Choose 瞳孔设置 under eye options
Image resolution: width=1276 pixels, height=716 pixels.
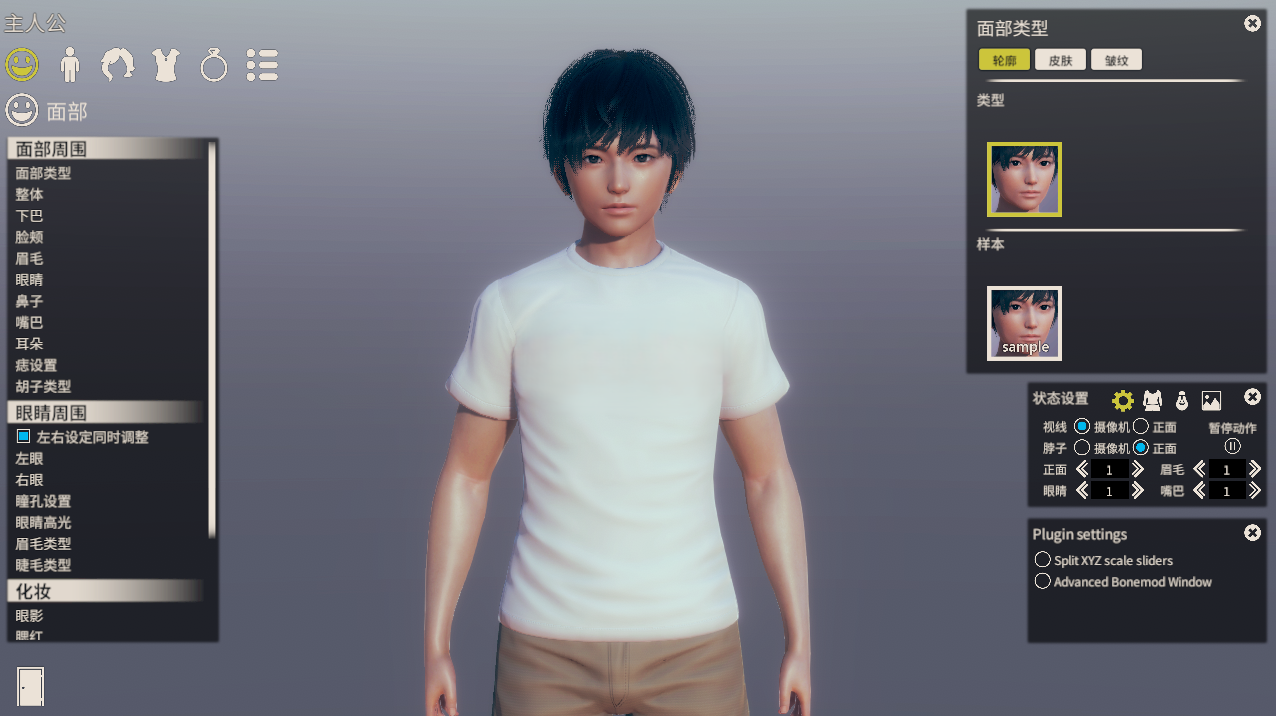[44, 502]
